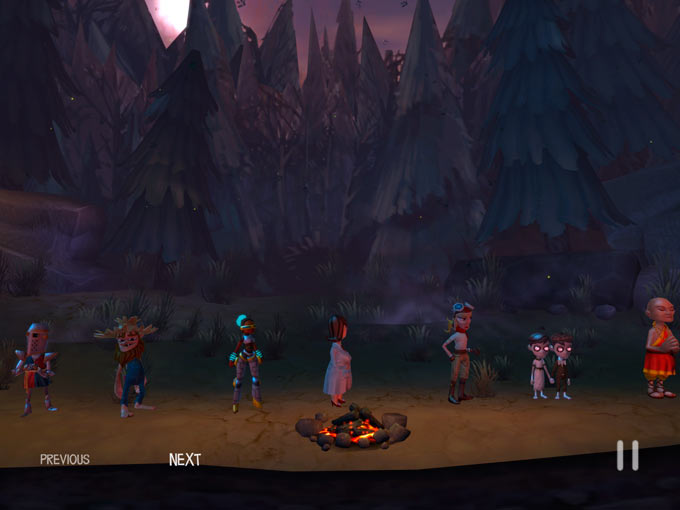
Task: Go back with the Previous button
Action: click(65, 460)
